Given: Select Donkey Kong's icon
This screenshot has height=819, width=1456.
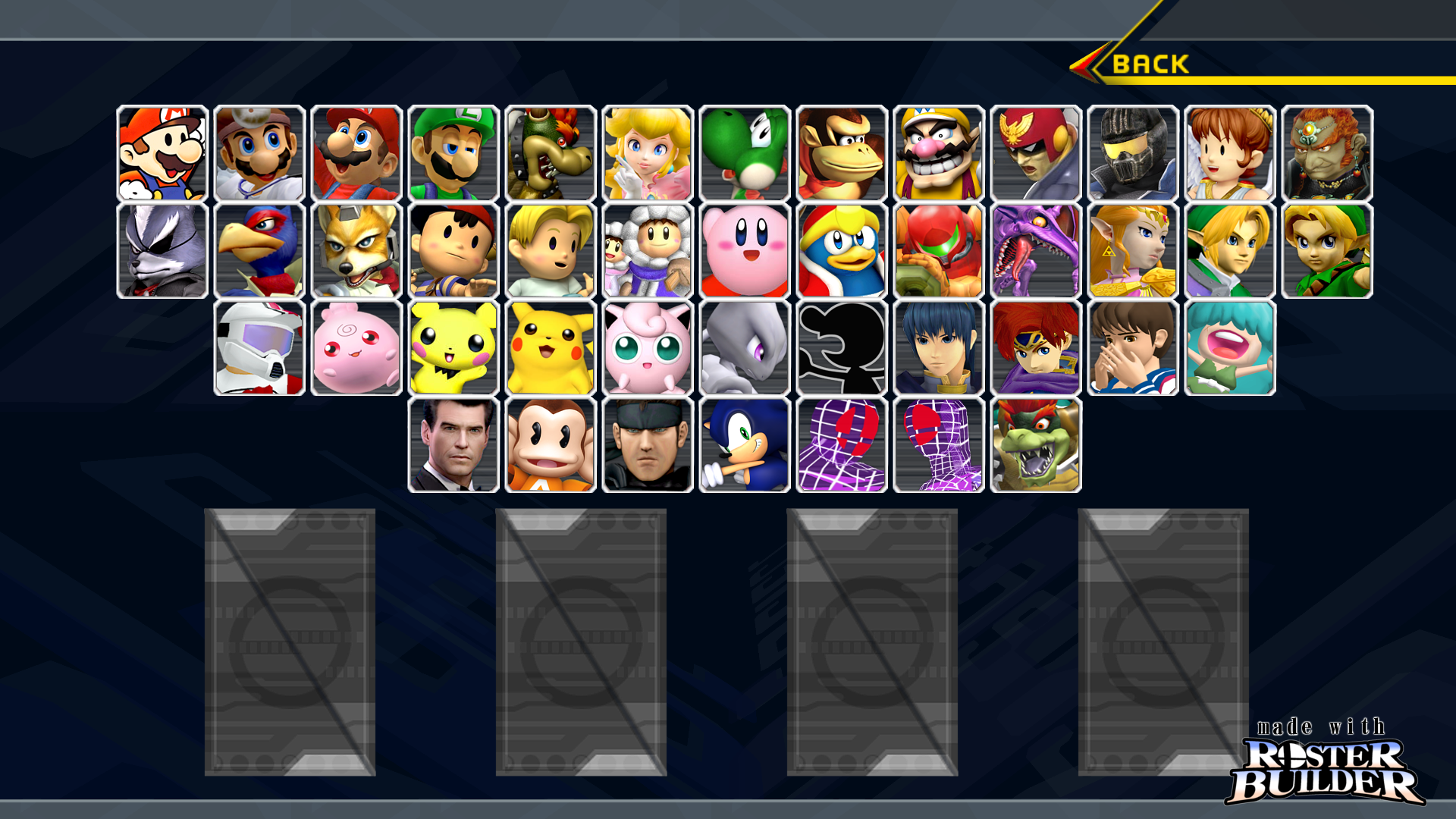Looking at the screenshot, I should [840, 153].
